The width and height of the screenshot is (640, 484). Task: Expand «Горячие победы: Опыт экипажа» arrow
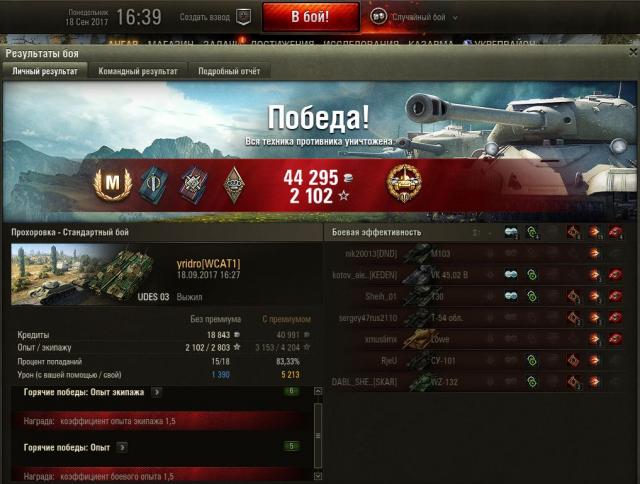pyautogui.click(x=157, y=392)
